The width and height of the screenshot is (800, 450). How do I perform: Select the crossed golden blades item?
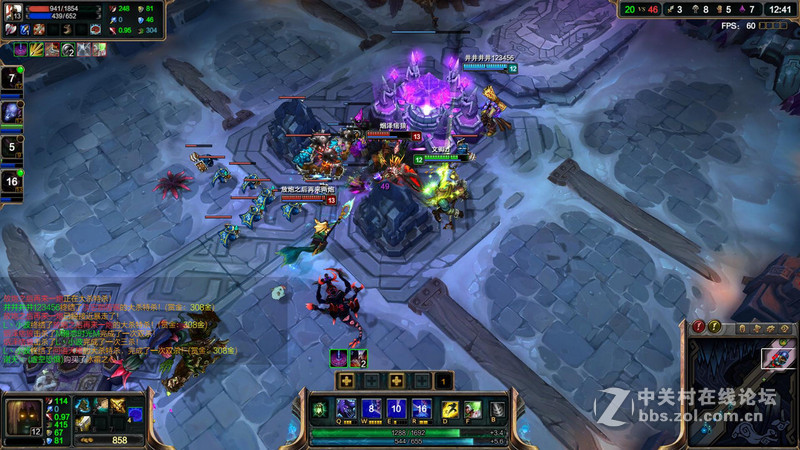[x=118, y=405]
